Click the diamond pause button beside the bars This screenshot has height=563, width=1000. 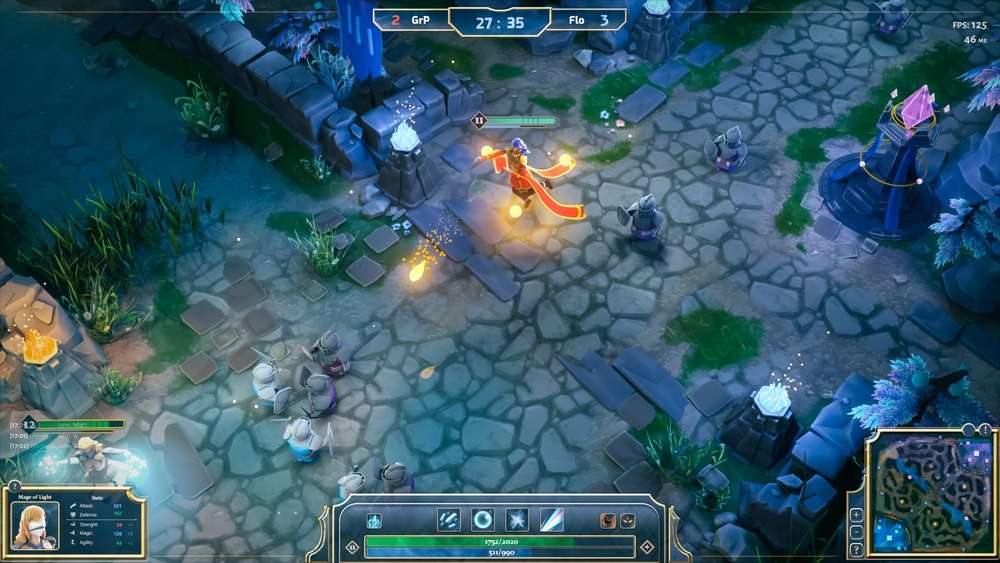coord(351,547)
